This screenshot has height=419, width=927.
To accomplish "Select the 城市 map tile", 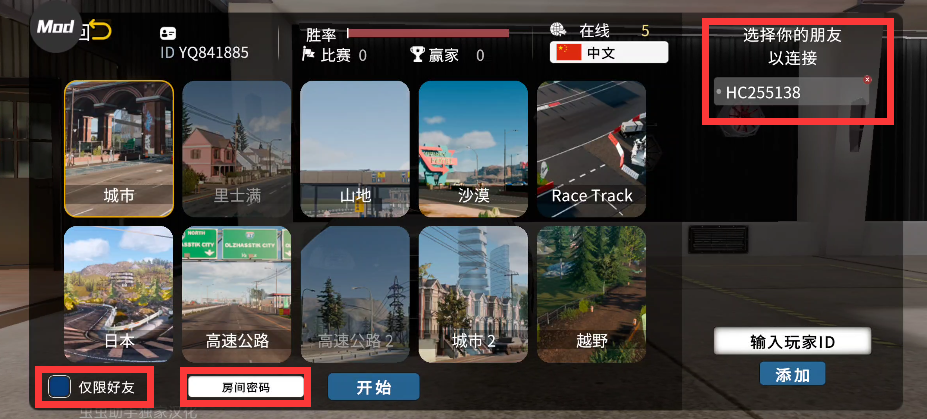I will tap(119, 148).
